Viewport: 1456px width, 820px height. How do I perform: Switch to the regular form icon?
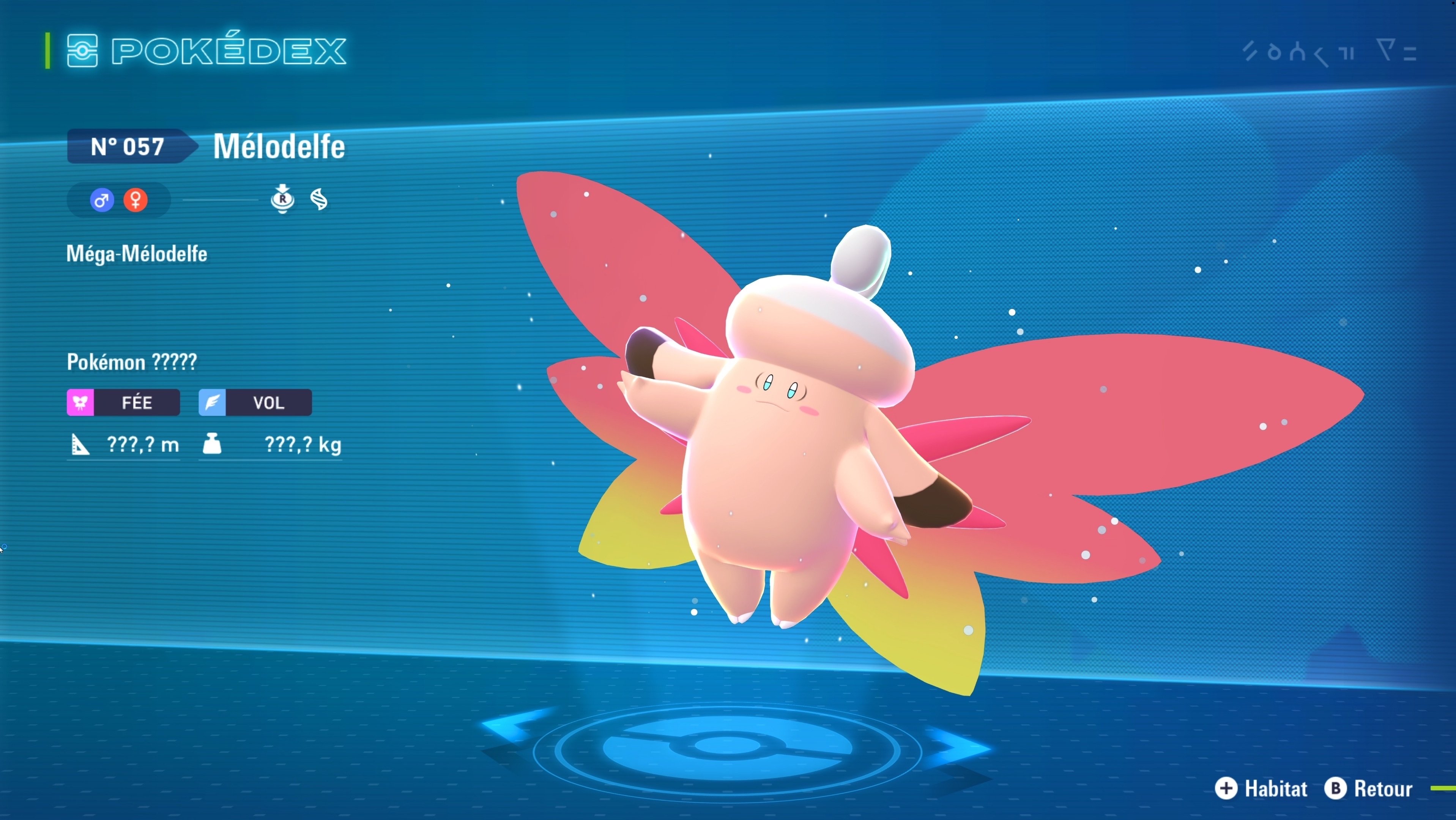click(283, 199)
